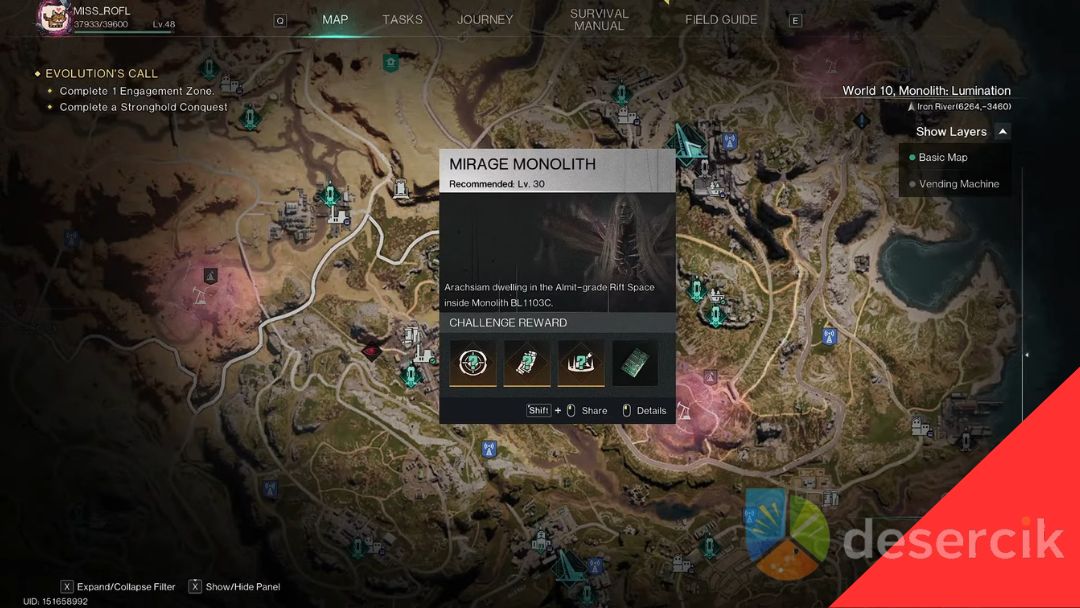Image resolution: width=1080 pixels, height=608 pixels.
Task: Open the Journey tab
Action: (x=485, y=19)
